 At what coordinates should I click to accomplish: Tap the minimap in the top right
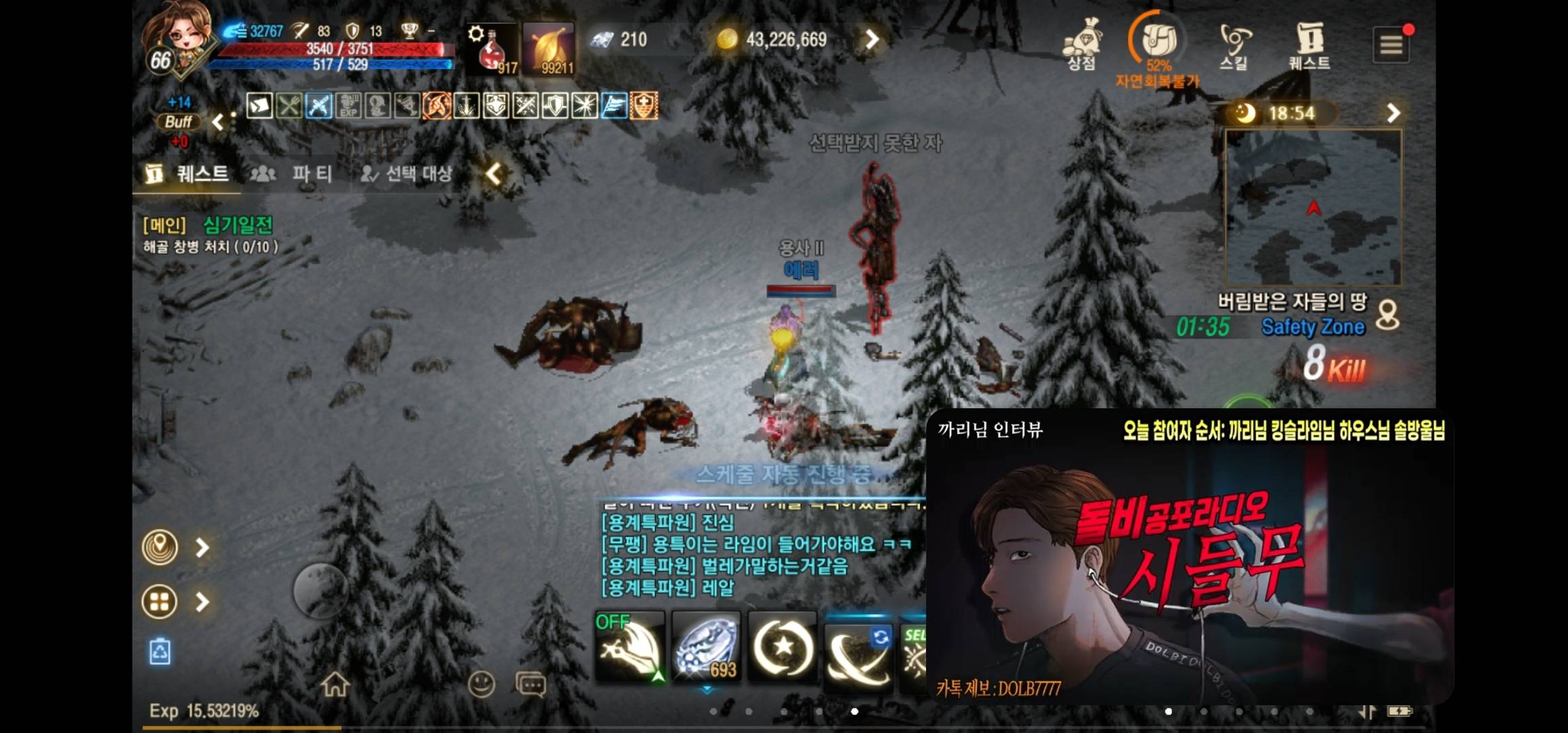point(1313,204)
